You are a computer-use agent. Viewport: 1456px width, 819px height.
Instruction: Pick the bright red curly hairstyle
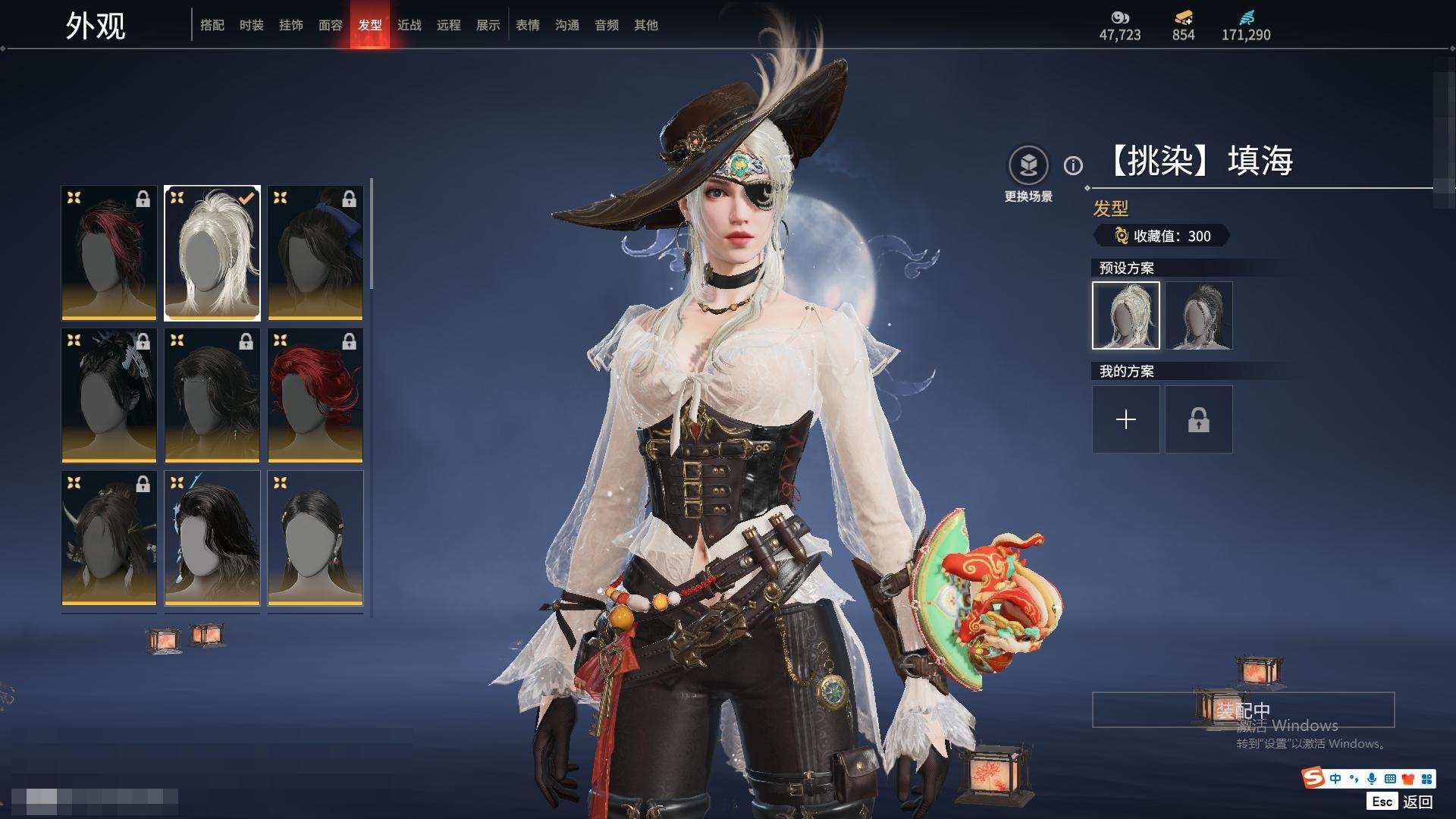(315, 395)
